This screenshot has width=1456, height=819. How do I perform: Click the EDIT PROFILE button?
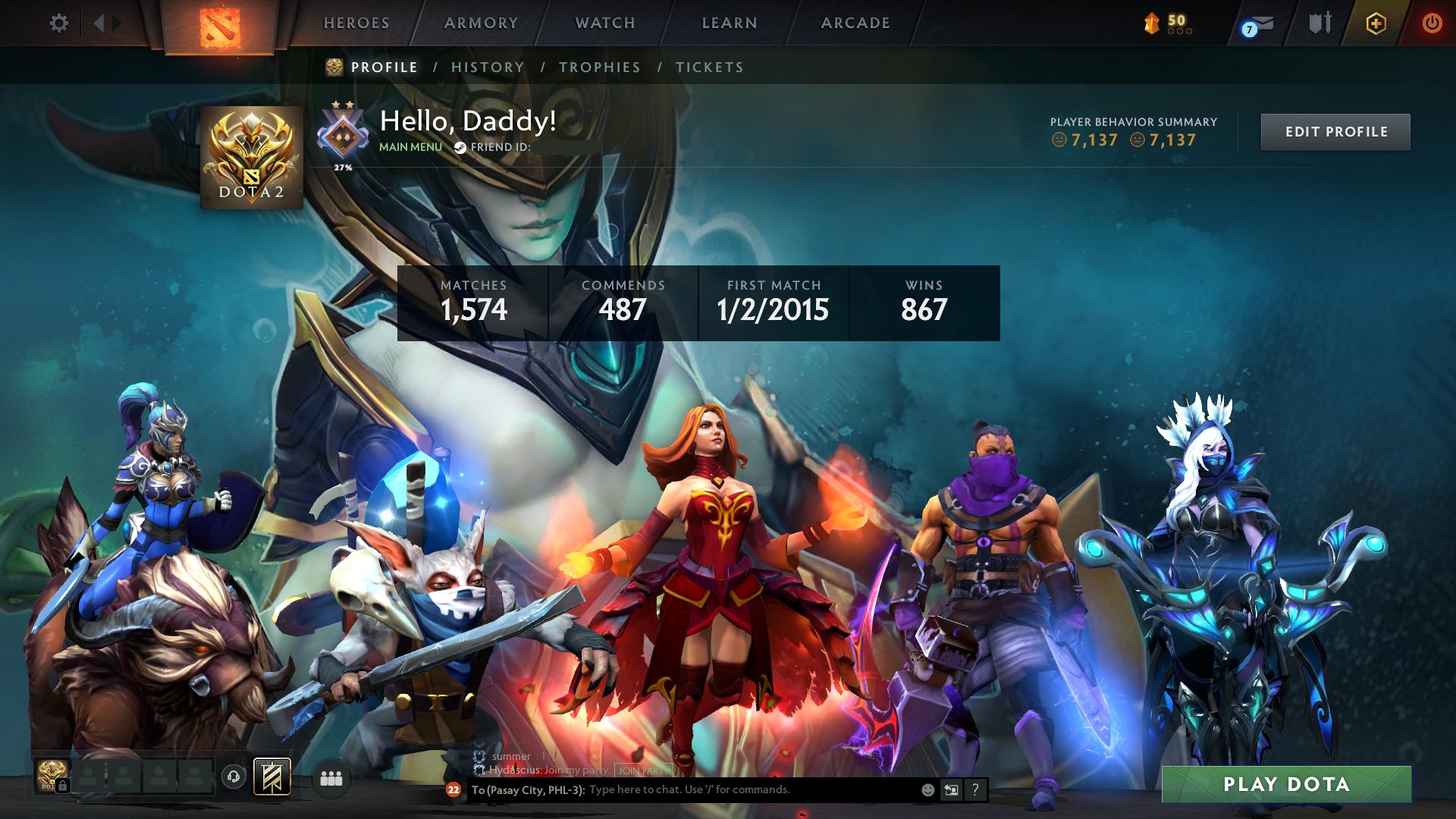click(x=1335, y=130)
